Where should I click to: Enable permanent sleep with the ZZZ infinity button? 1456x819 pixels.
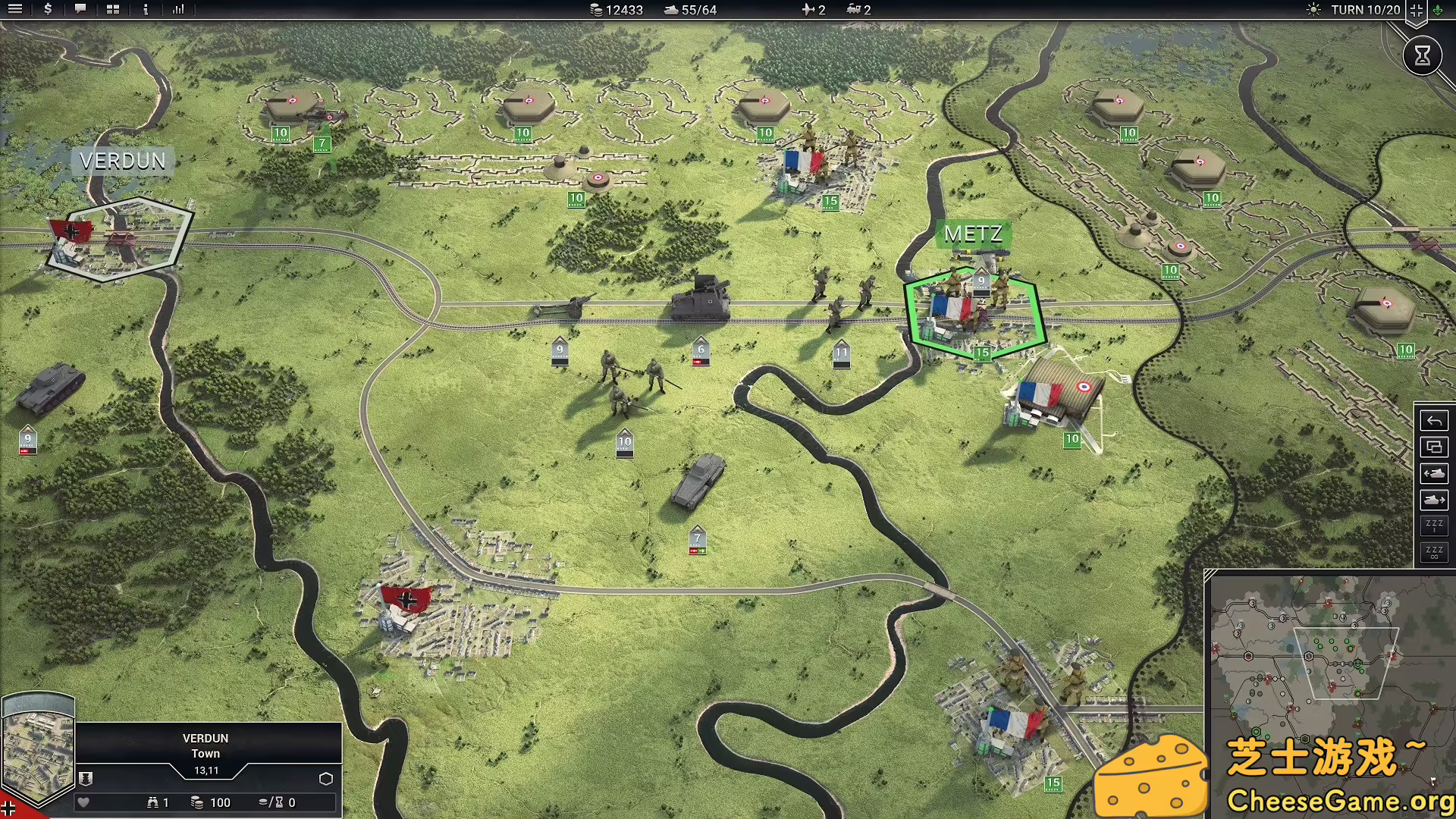pyautogui.click(x=1433, y=552)
